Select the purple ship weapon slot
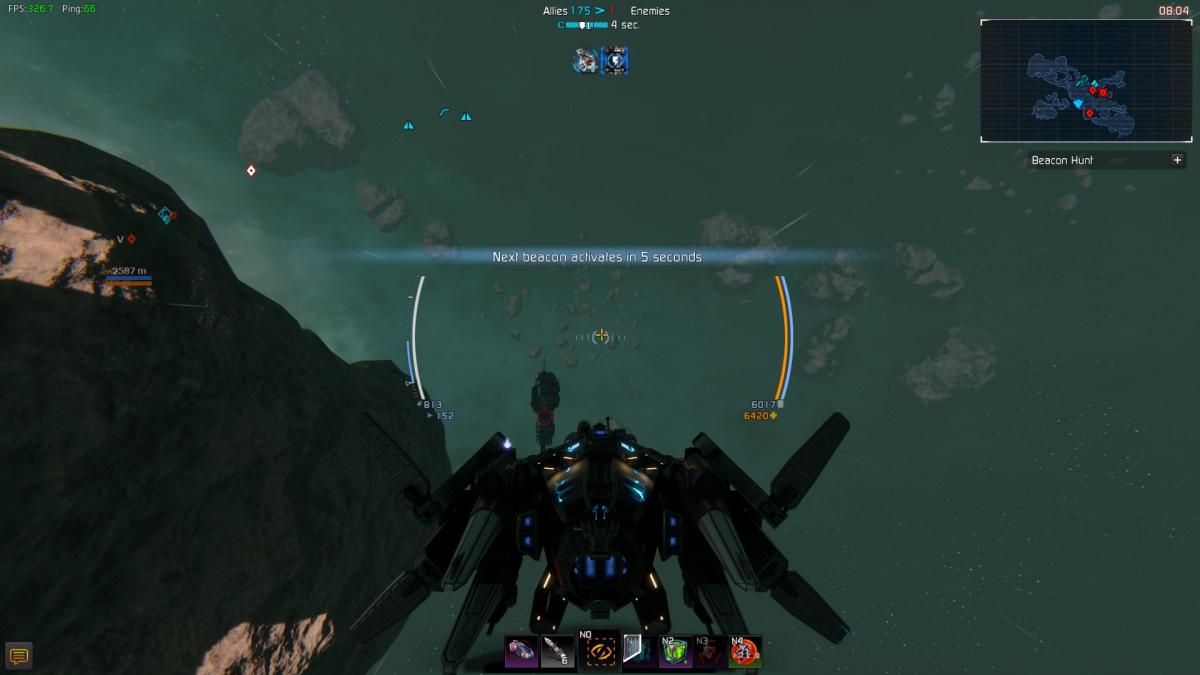This screenshot has height=675, width=1200. [x=521, y=652]
